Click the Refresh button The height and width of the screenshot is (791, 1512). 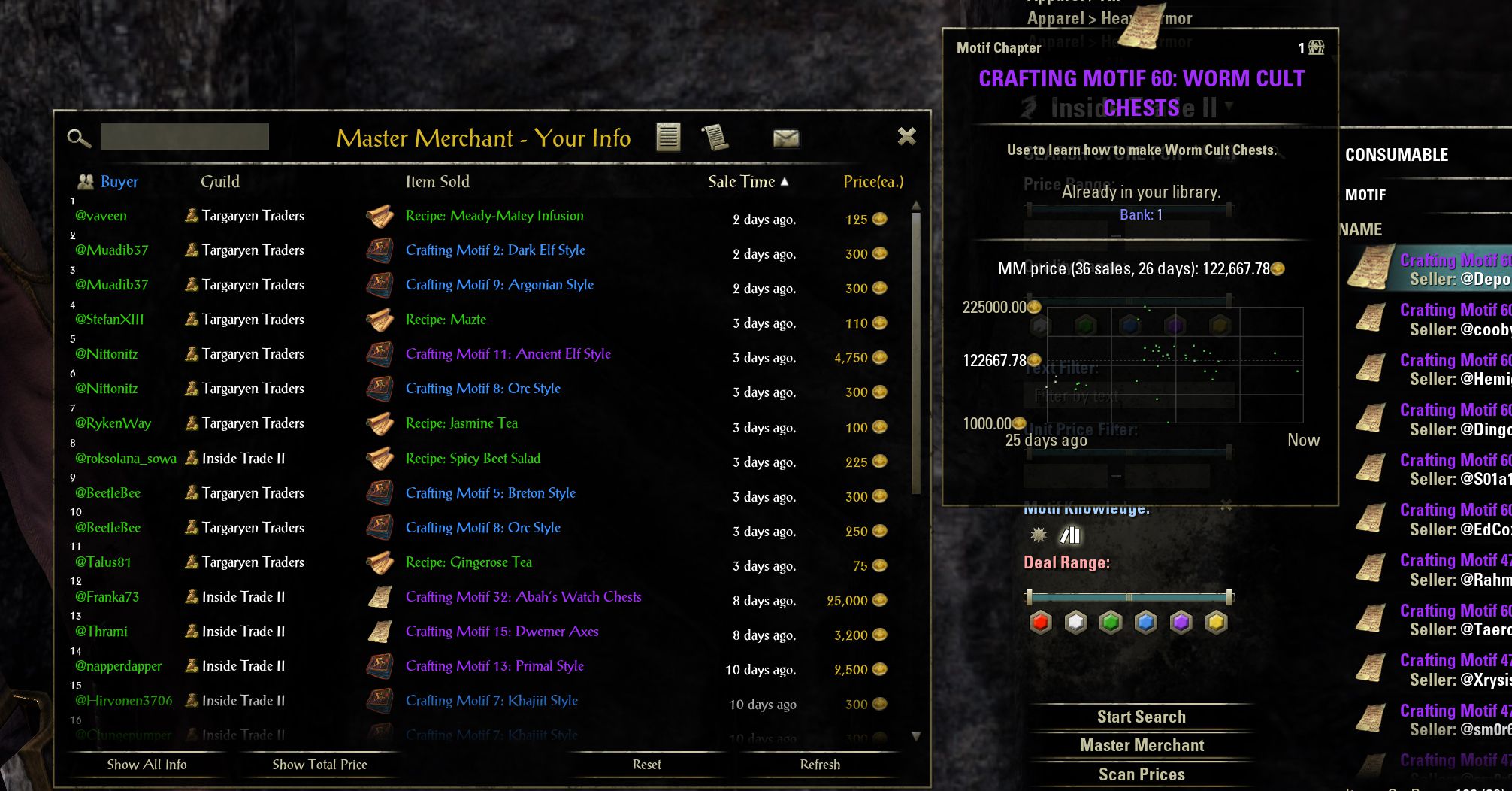click(x=820, y=764)
